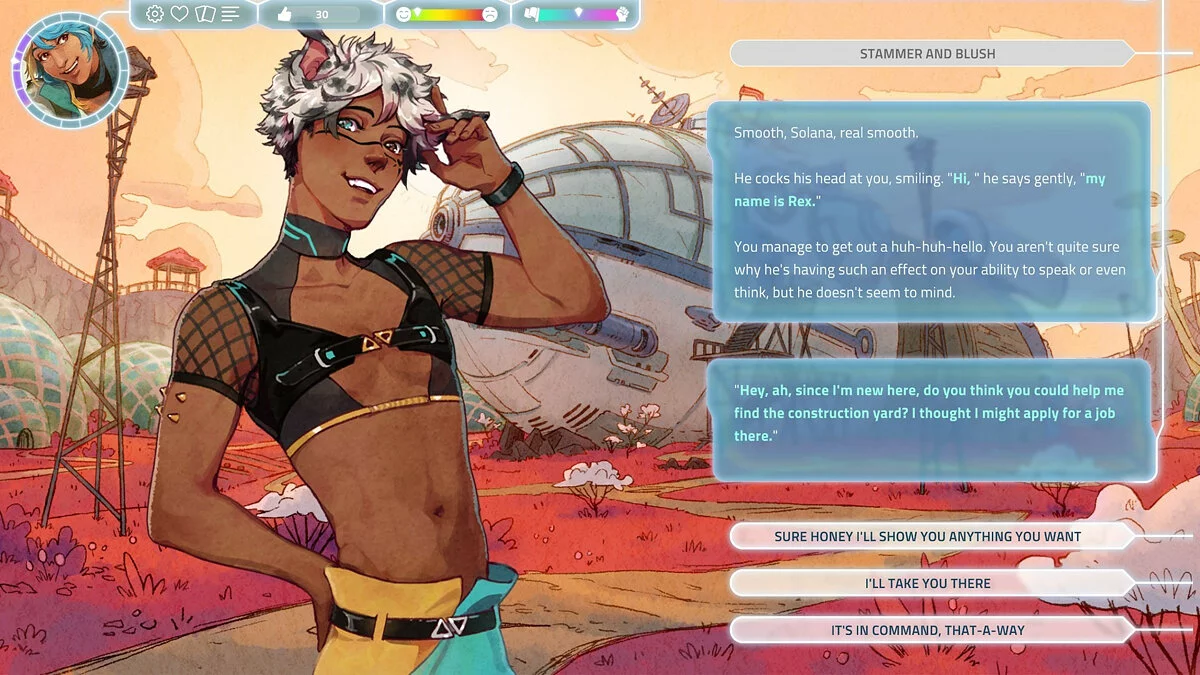This screenshot has height=675, width=1200.
Task: Open the text log lines icon
Action: (x=231, y=14)
